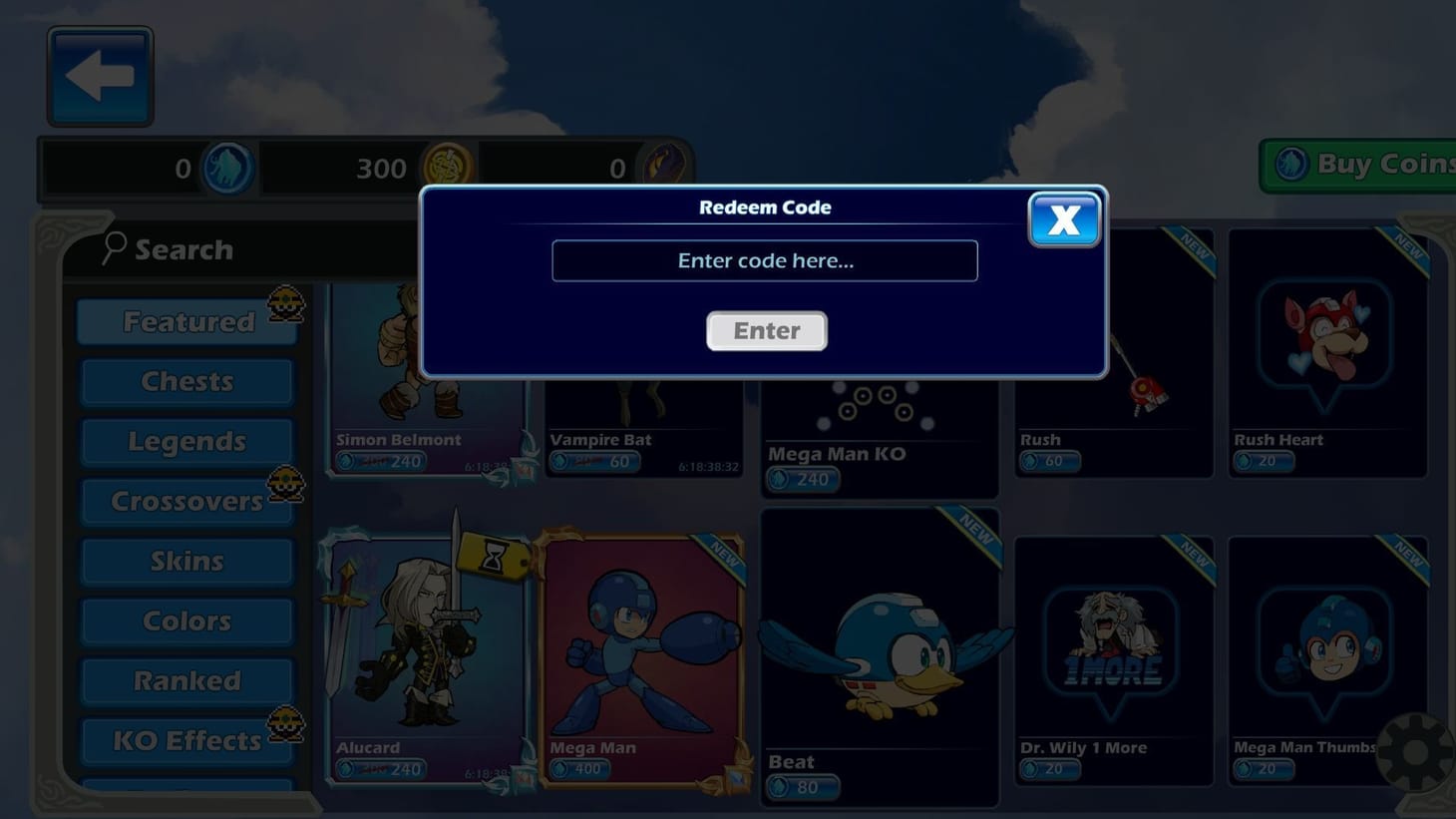Open the Skins section
This screenshot has height=819, width=1456.
click(x=186, y=561)
